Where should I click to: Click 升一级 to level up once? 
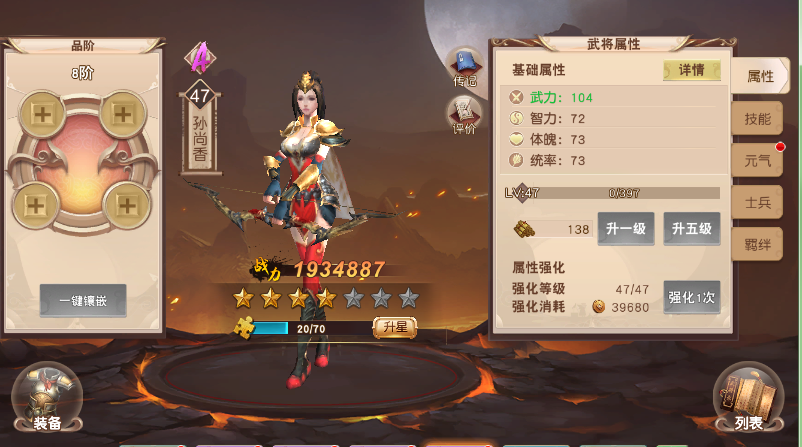click(626, 229)
